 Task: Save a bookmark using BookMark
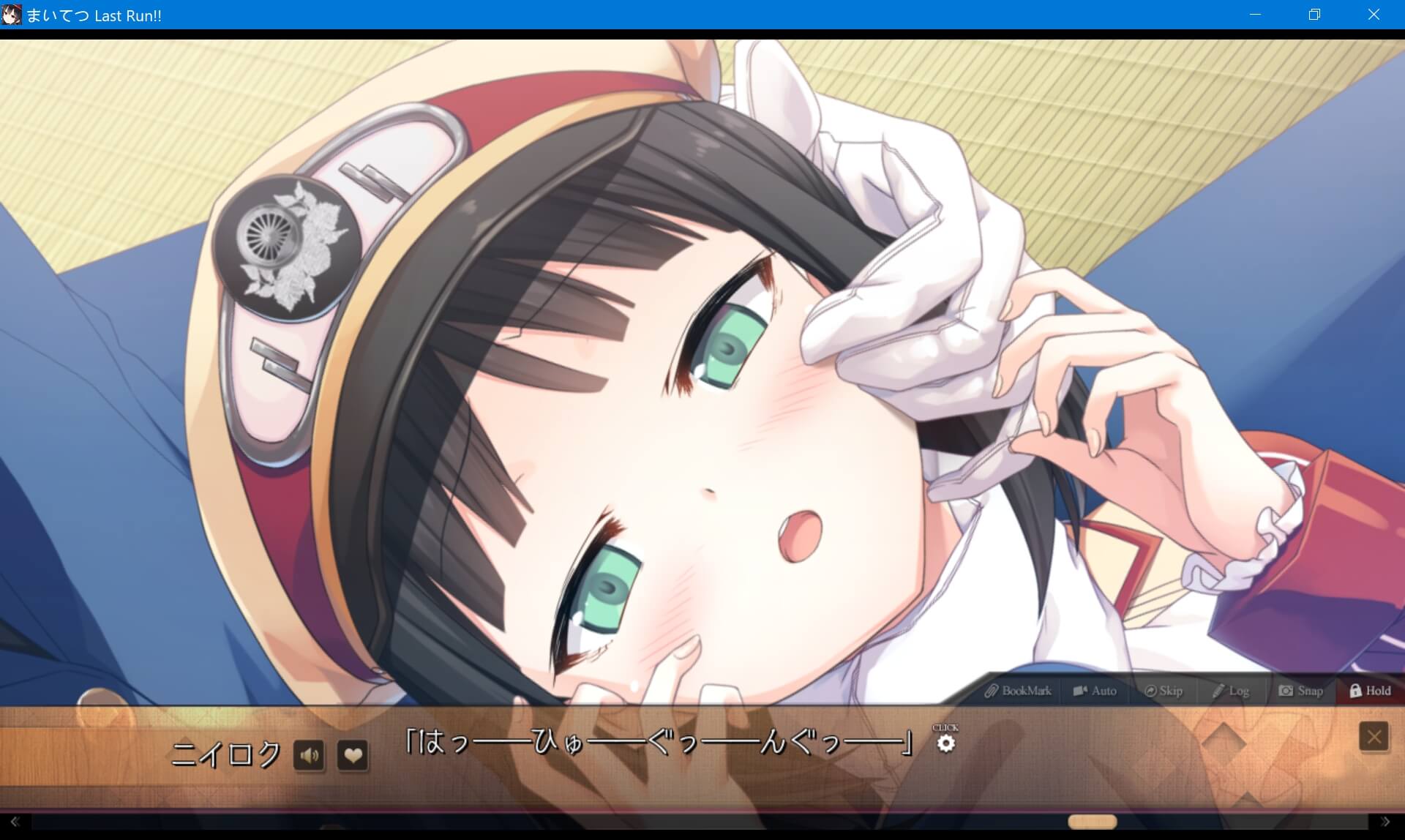pyautogui.click(x=1027, y=690)
